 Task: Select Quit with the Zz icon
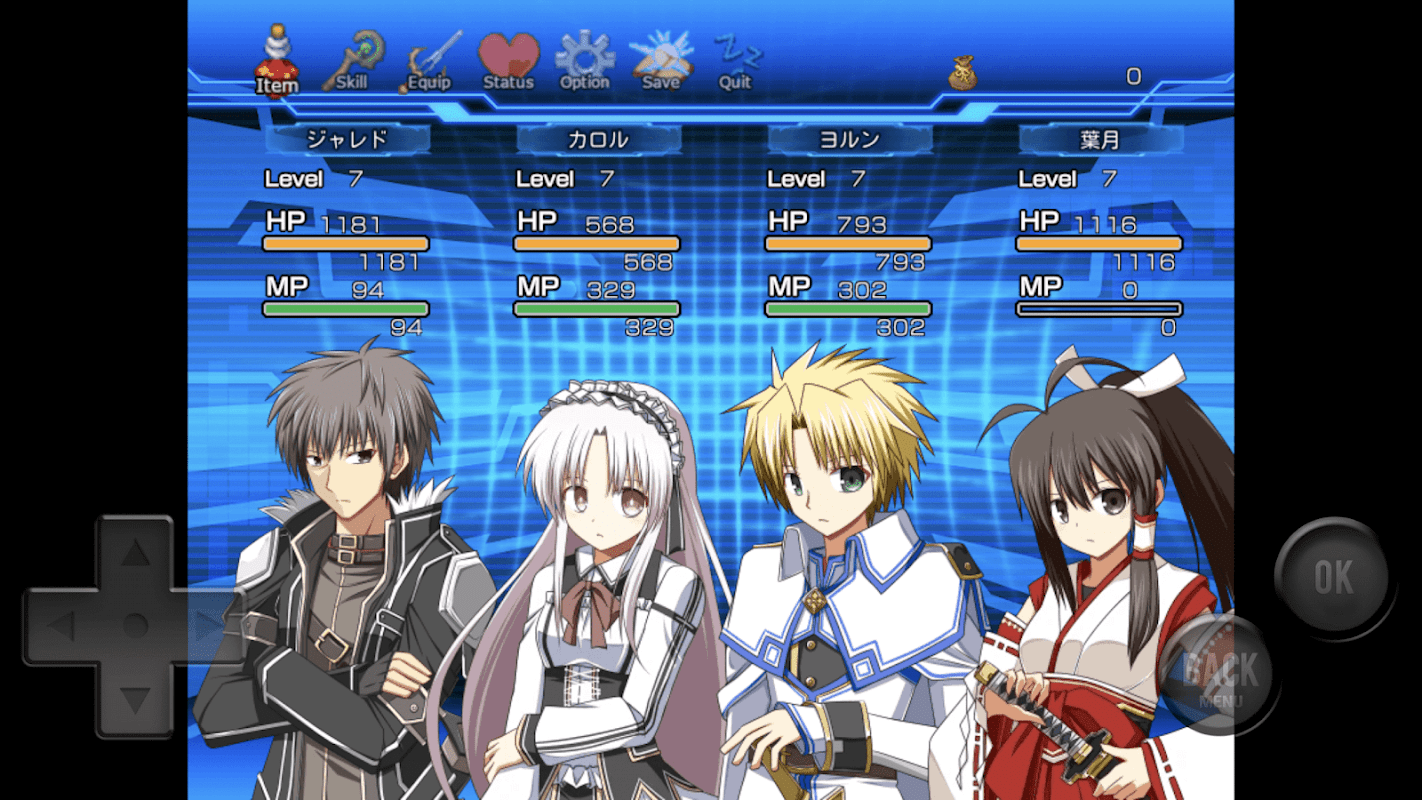(736, 62)
